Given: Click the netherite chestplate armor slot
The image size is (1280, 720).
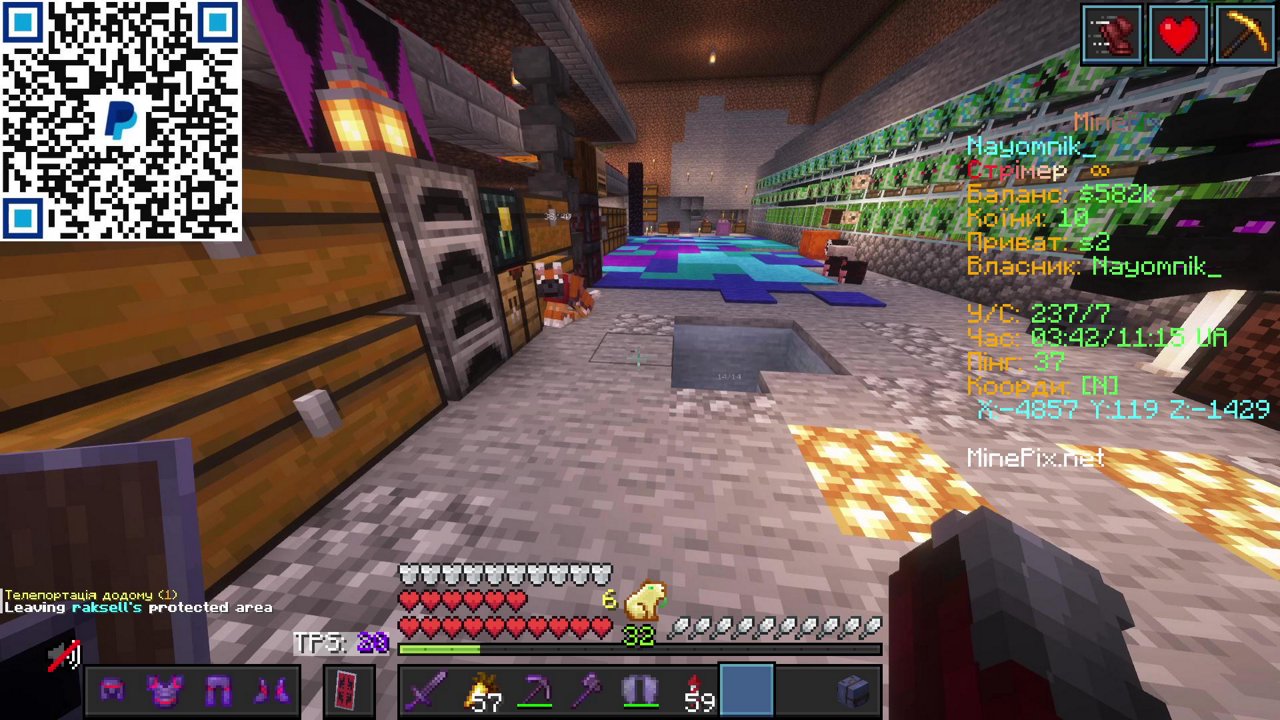Looking at the screenshot, I should pos(164,690).
